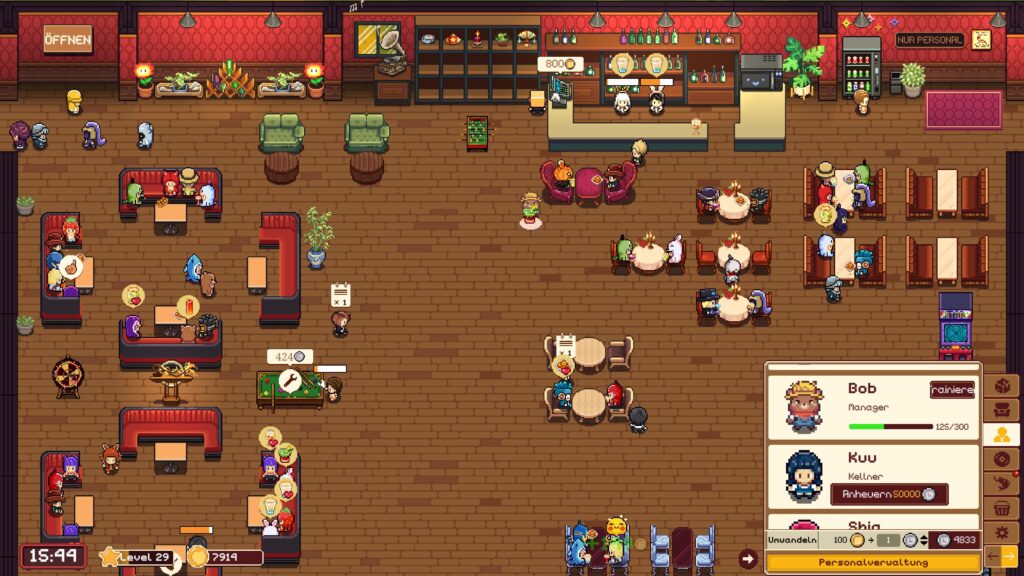1024x576 pixels.
Task: Switch to the furniture armchair tab
Action: (1001, 410)
